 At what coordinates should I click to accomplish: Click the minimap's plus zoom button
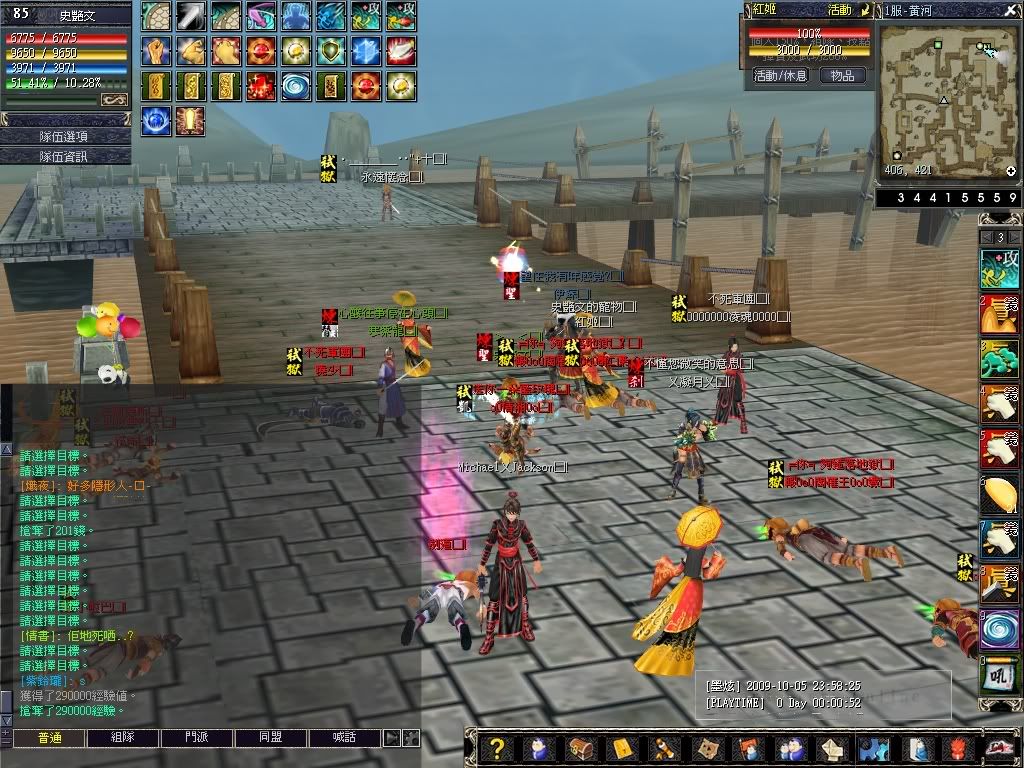tap(1011, 172)
